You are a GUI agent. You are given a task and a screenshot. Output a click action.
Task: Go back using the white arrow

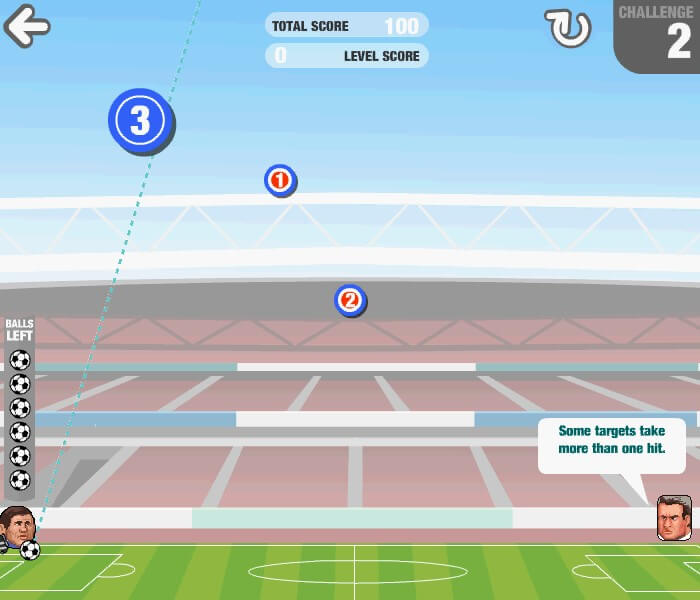[27, 27]
